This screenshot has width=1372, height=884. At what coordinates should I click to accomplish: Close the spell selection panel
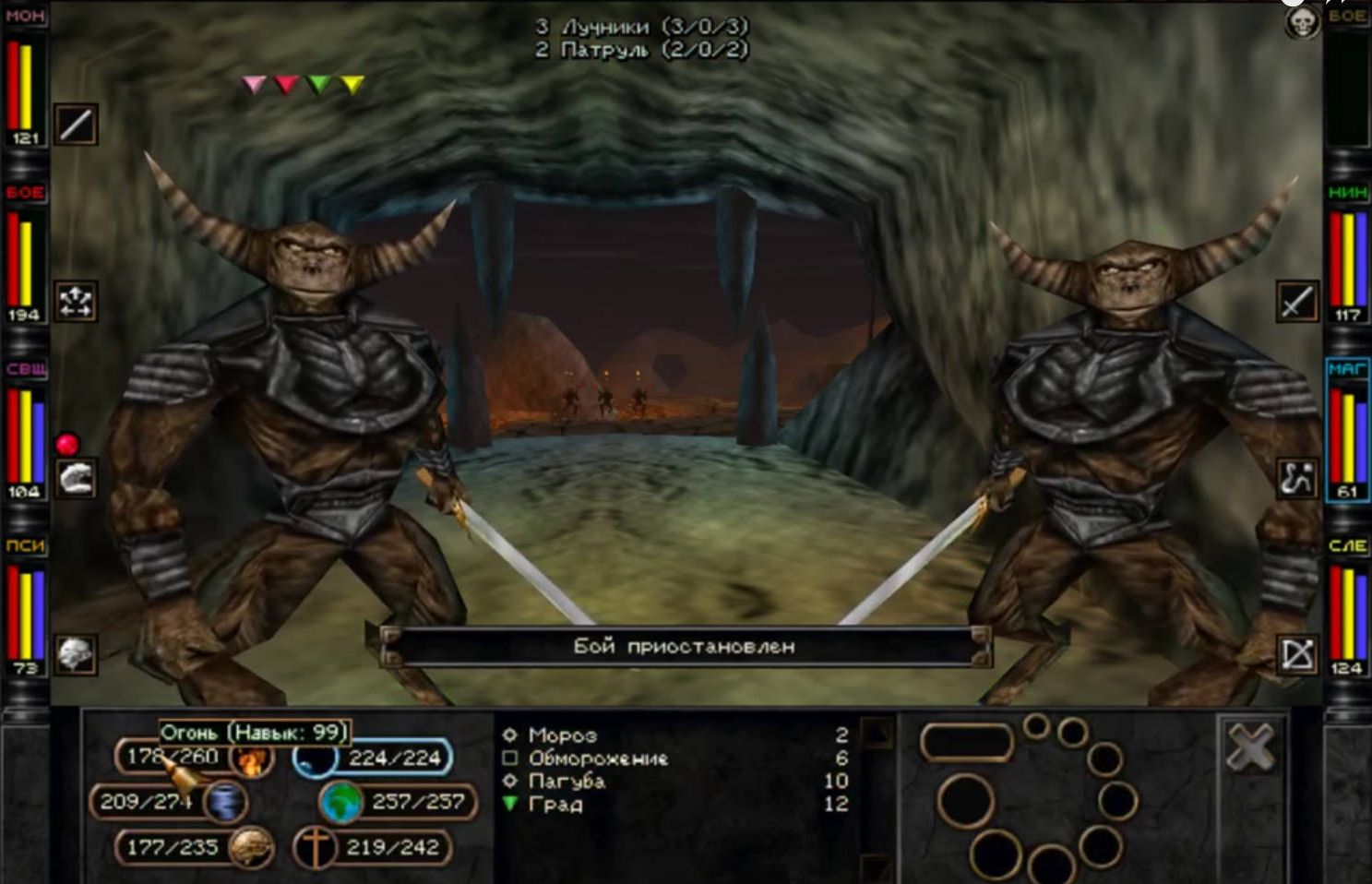point(1250,746)
